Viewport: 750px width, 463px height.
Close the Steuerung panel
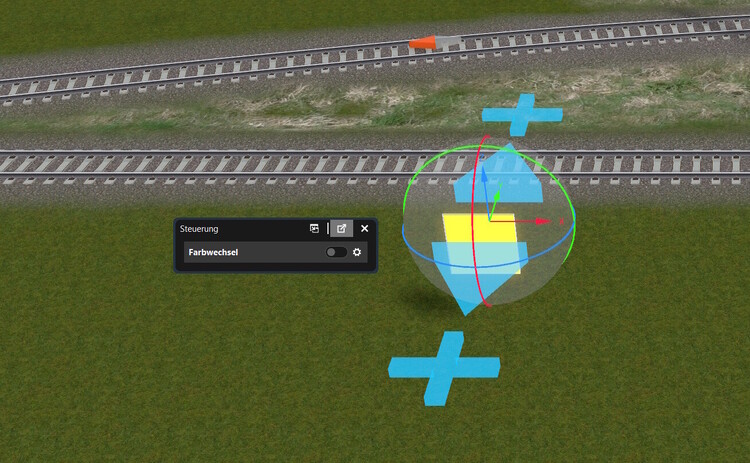365,229
